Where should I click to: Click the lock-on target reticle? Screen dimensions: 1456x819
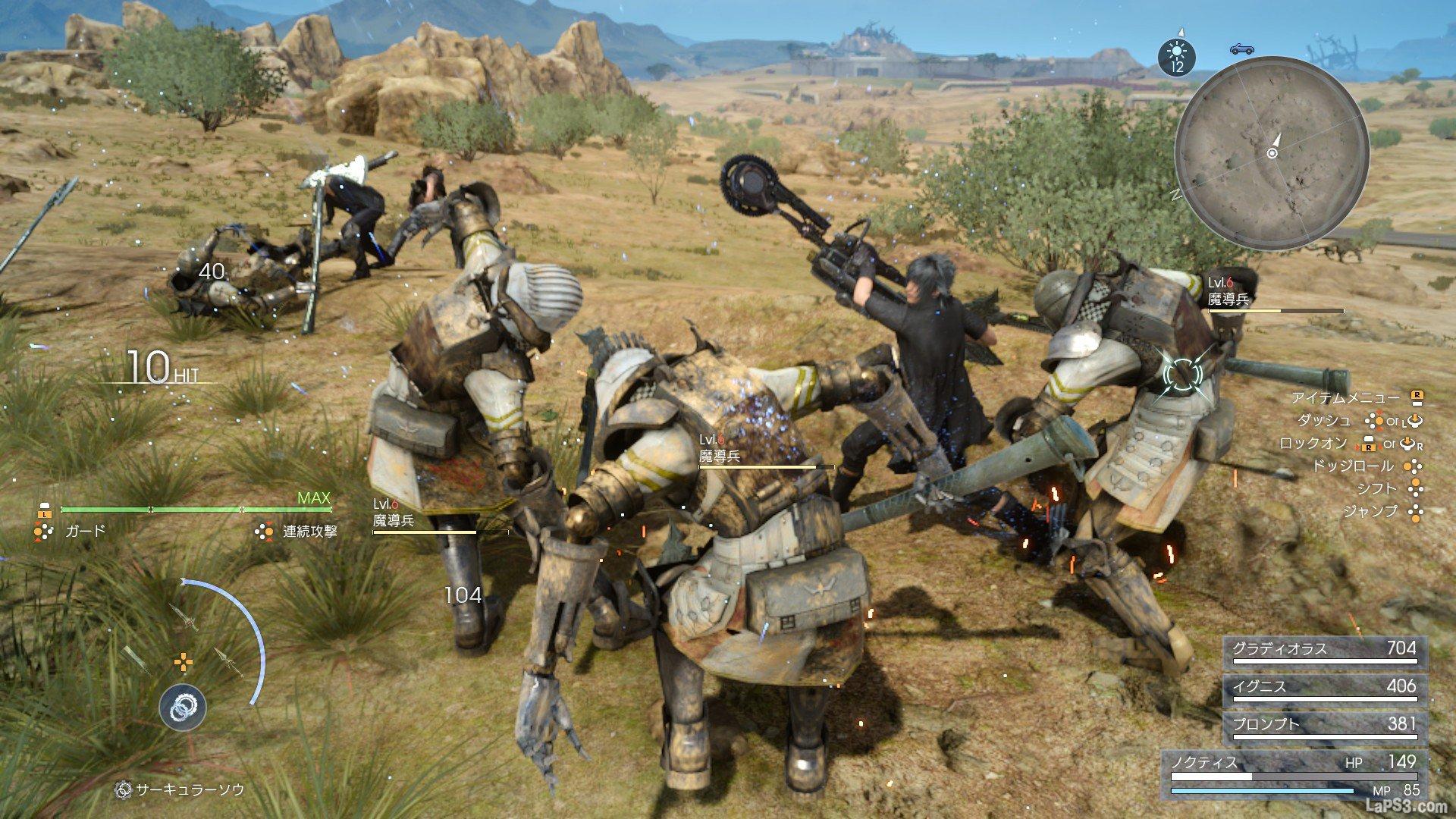(x=1182, y=373)
